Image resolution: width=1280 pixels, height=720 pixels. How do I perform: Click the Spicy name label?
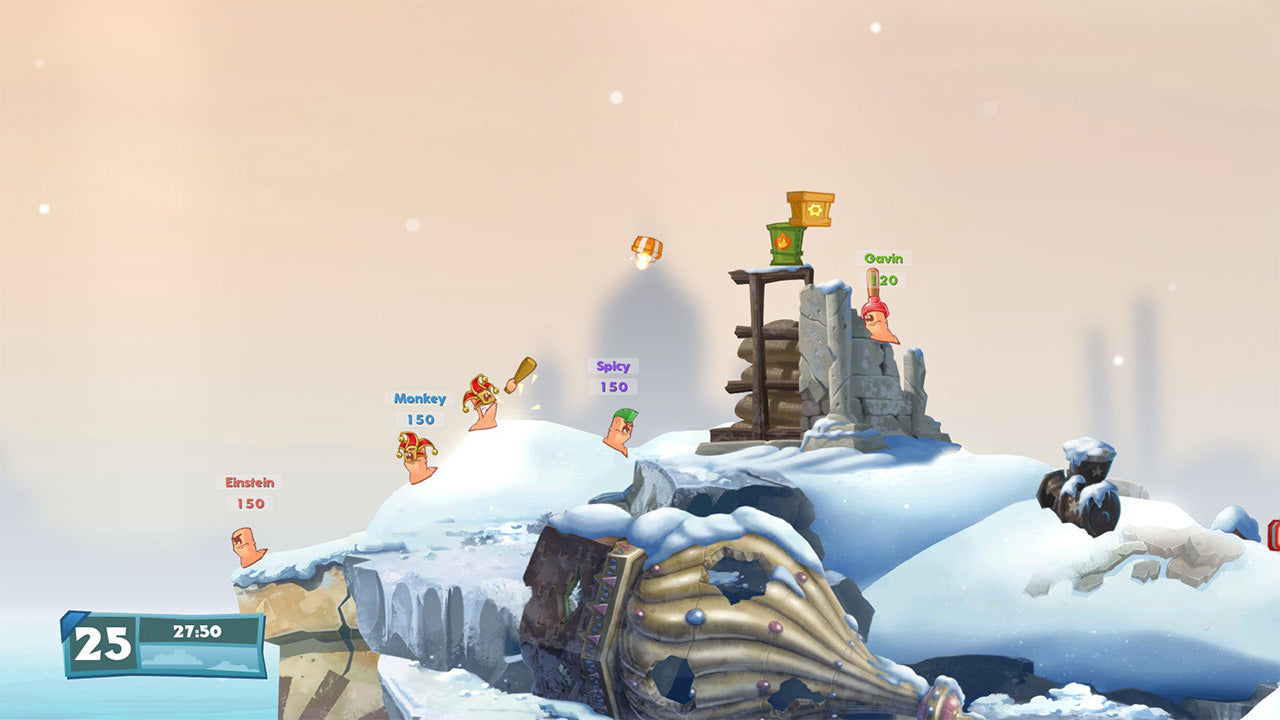(614, 366)
